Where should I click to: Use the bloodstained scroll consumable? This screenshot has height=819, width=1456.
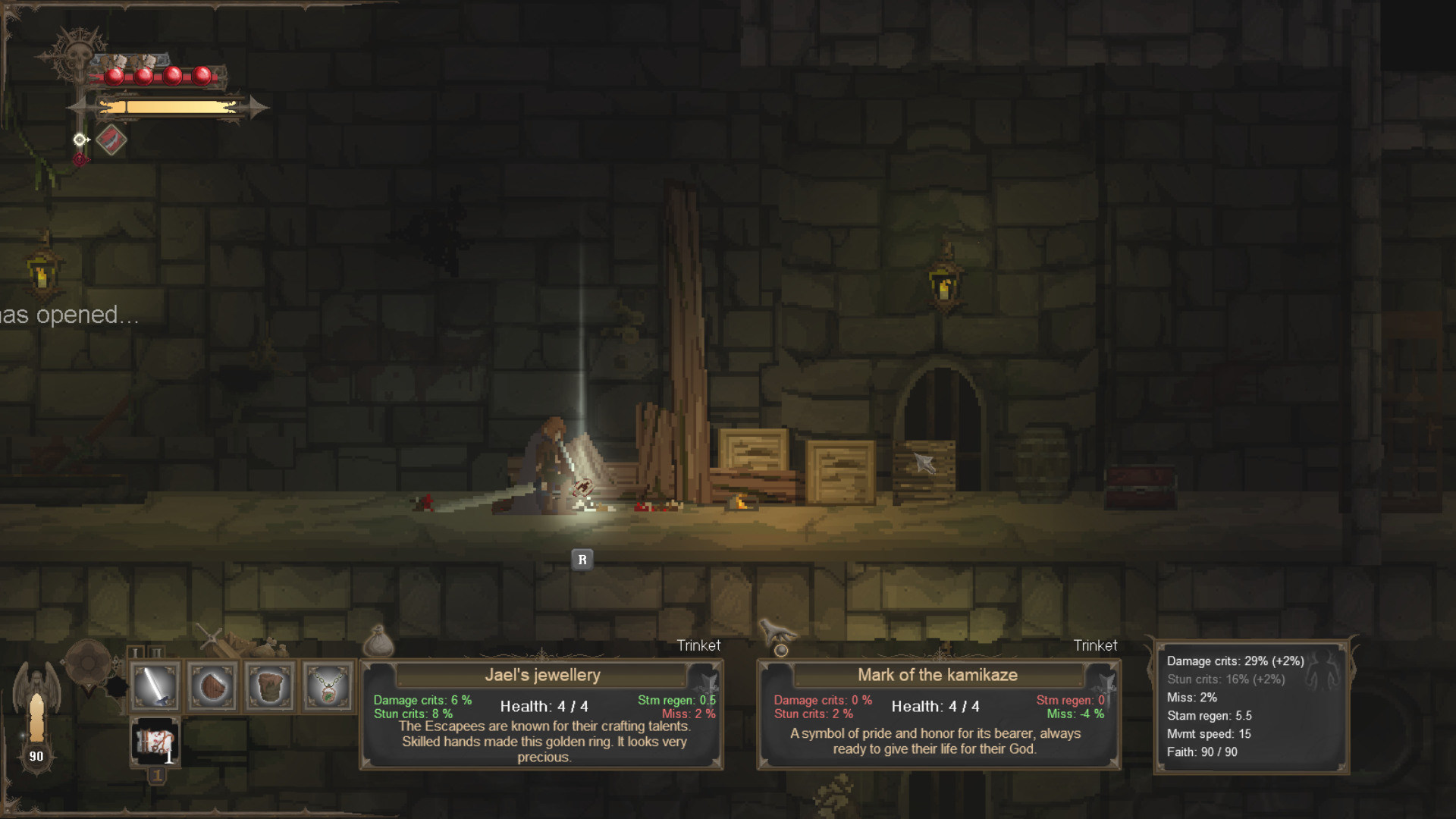click(x=155, y=742)
